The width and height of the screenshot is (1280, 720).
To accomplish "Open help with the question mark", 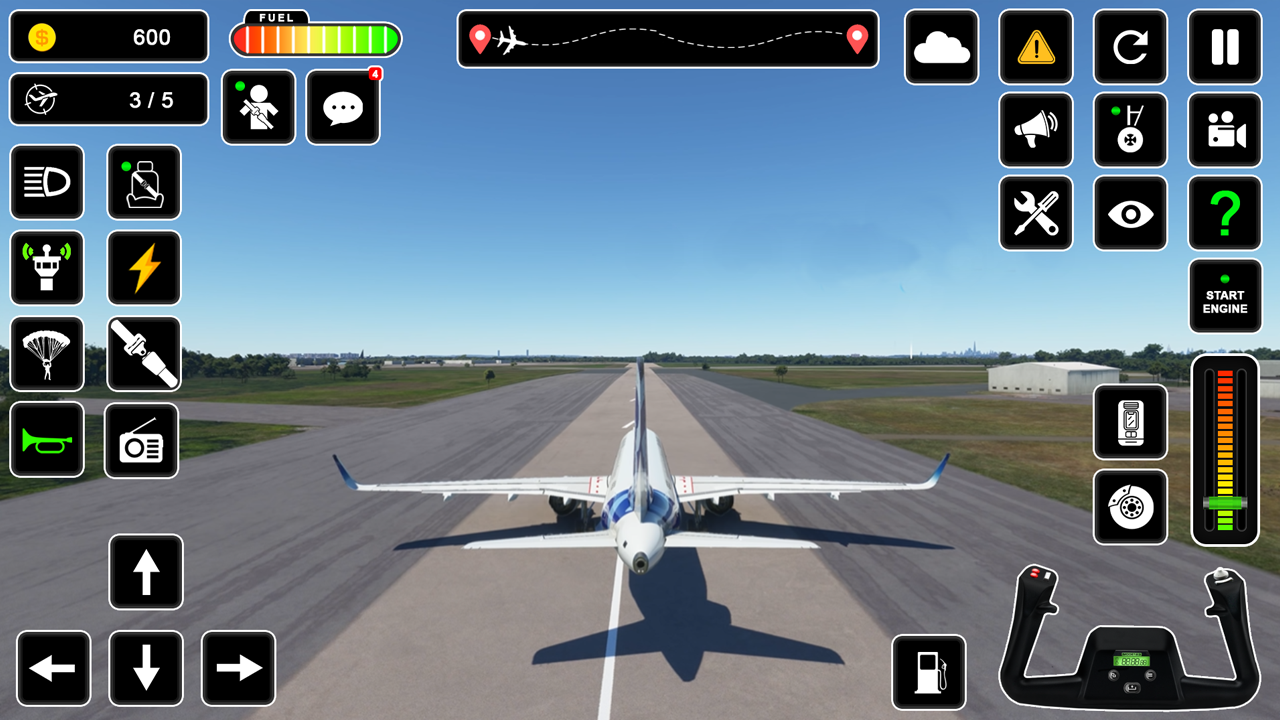I will (1225, 214).
